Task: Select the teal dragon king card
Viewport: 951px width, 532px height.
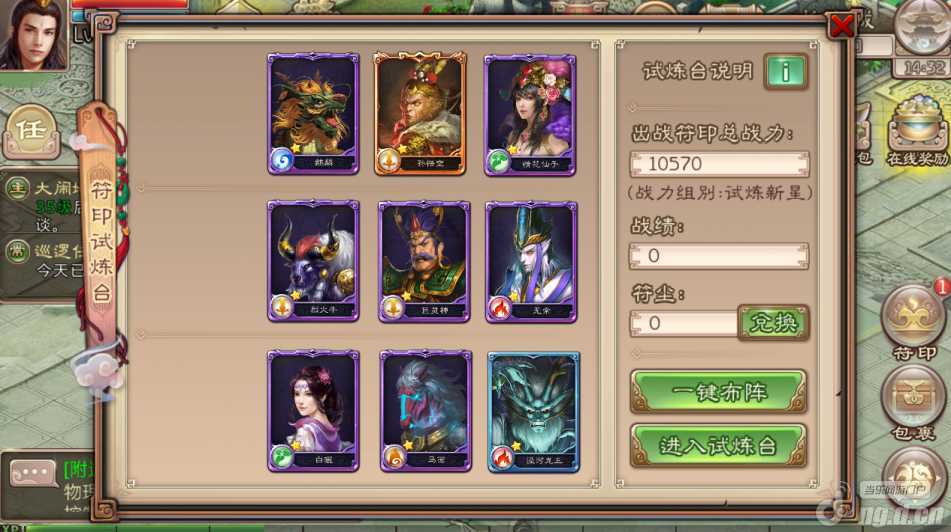Action: point(533,410)
